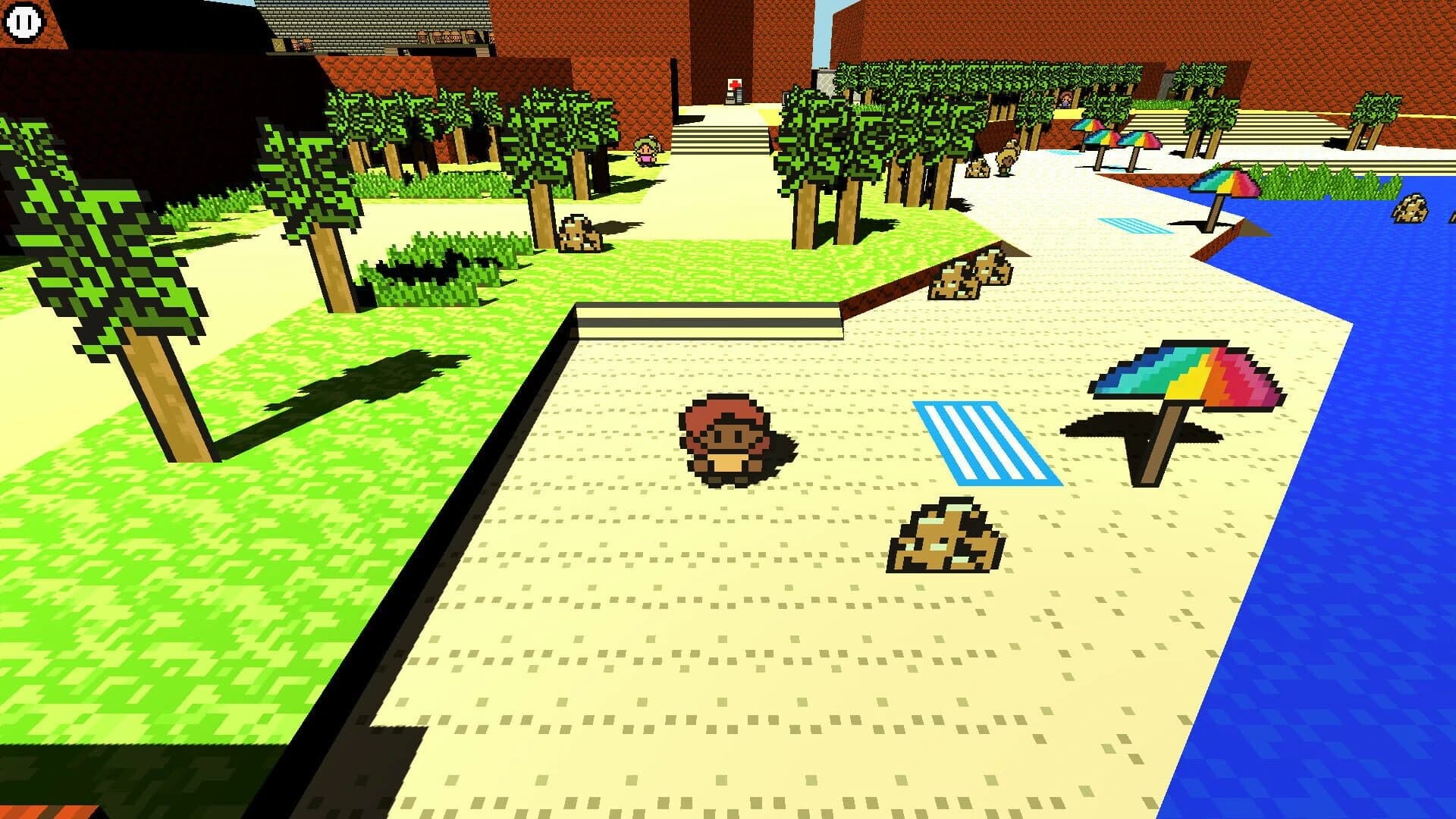The width and height of the screenshot is (1456, 819).
Task: Click the vending machine beside the red cross sign
Action: [739, 97]
